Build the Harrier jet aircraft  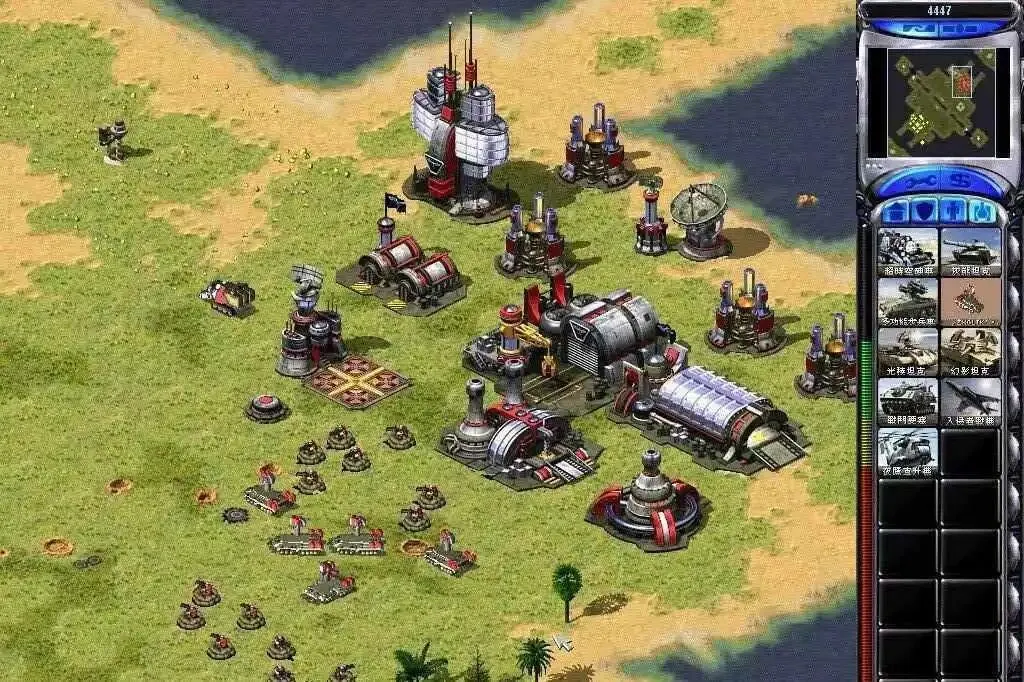[x=970, y=402]
